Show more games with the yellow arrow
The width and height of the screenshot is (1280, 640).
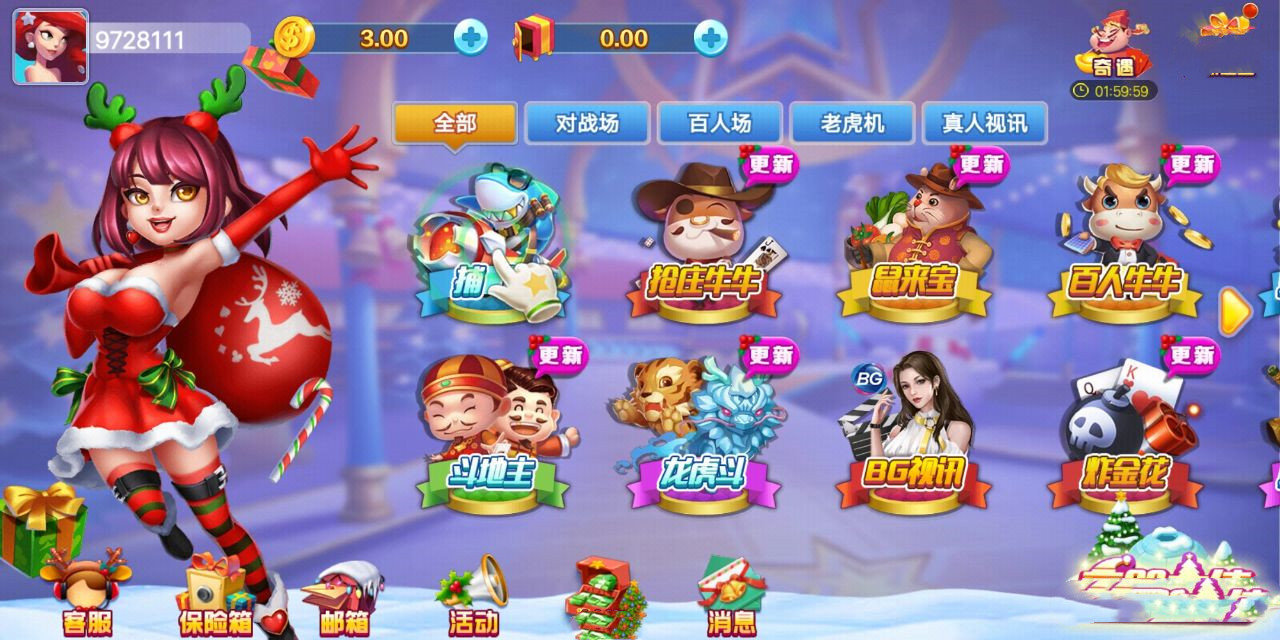[x=1236, y=313]
